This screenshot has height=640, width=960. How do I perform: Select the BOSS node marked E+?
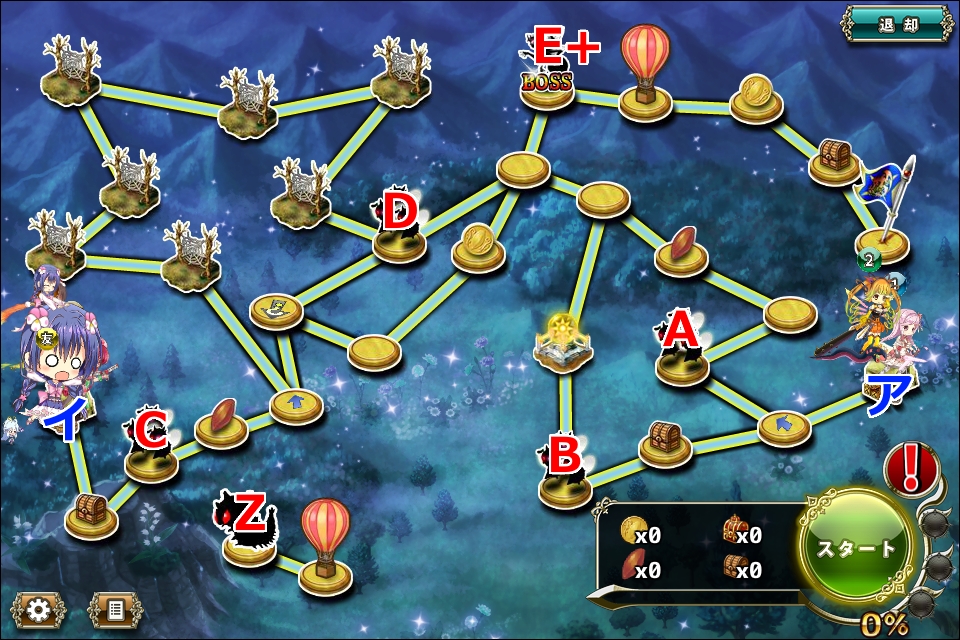[547, 78]
